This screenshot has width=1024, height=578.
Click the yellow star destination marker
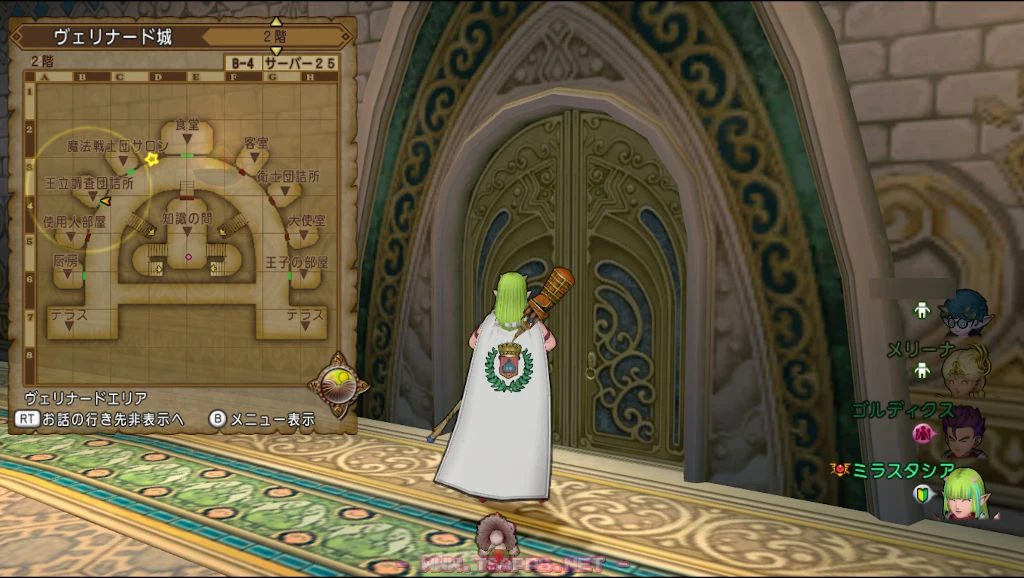pyautogui.click(x=152, y=159)
